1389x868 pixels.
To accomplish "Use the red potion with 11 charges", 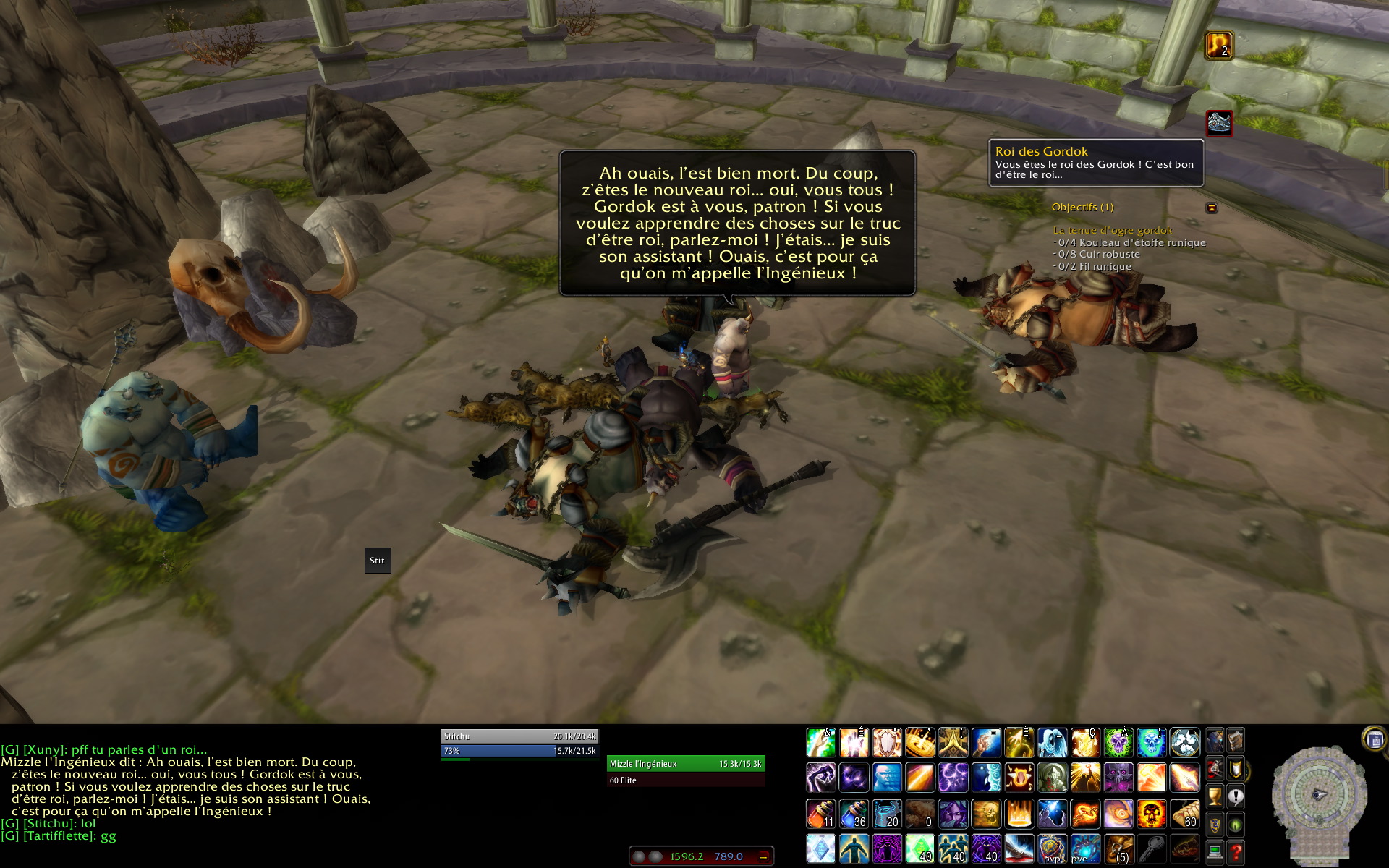I will [x=820, y=814].
